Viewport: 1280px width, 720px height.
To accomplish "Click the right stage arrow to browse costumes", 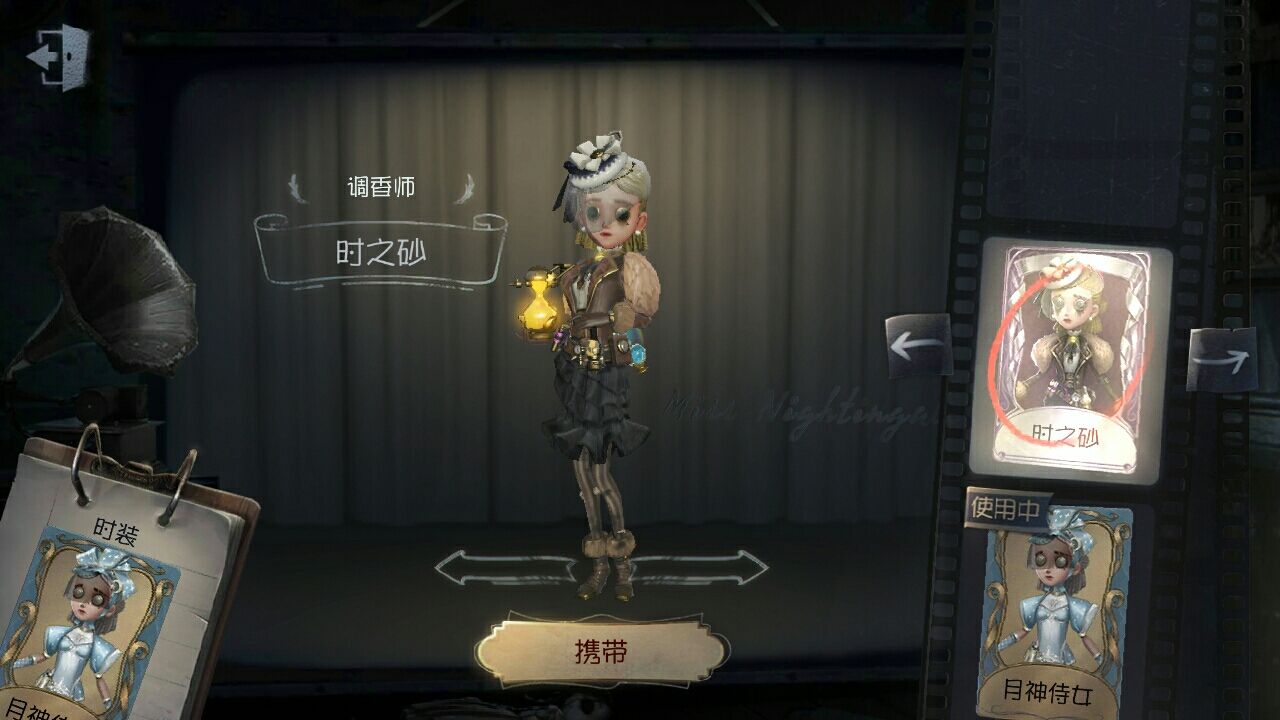I will click(x=715, y=570).
